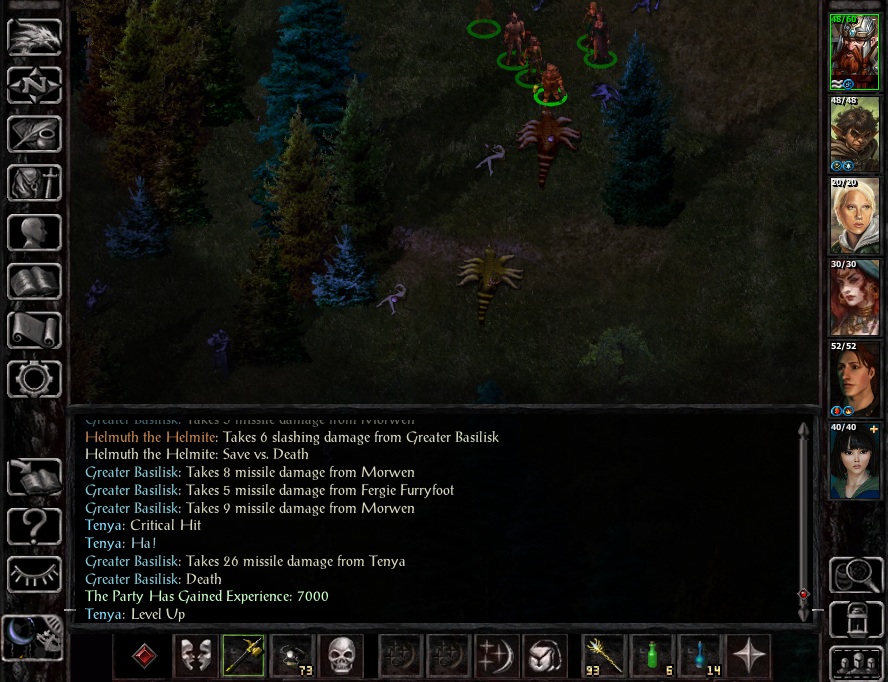The height and width of the screenshot is (682, 888).
Task: Click the question mark help button
Action: [x=34, y=523]
